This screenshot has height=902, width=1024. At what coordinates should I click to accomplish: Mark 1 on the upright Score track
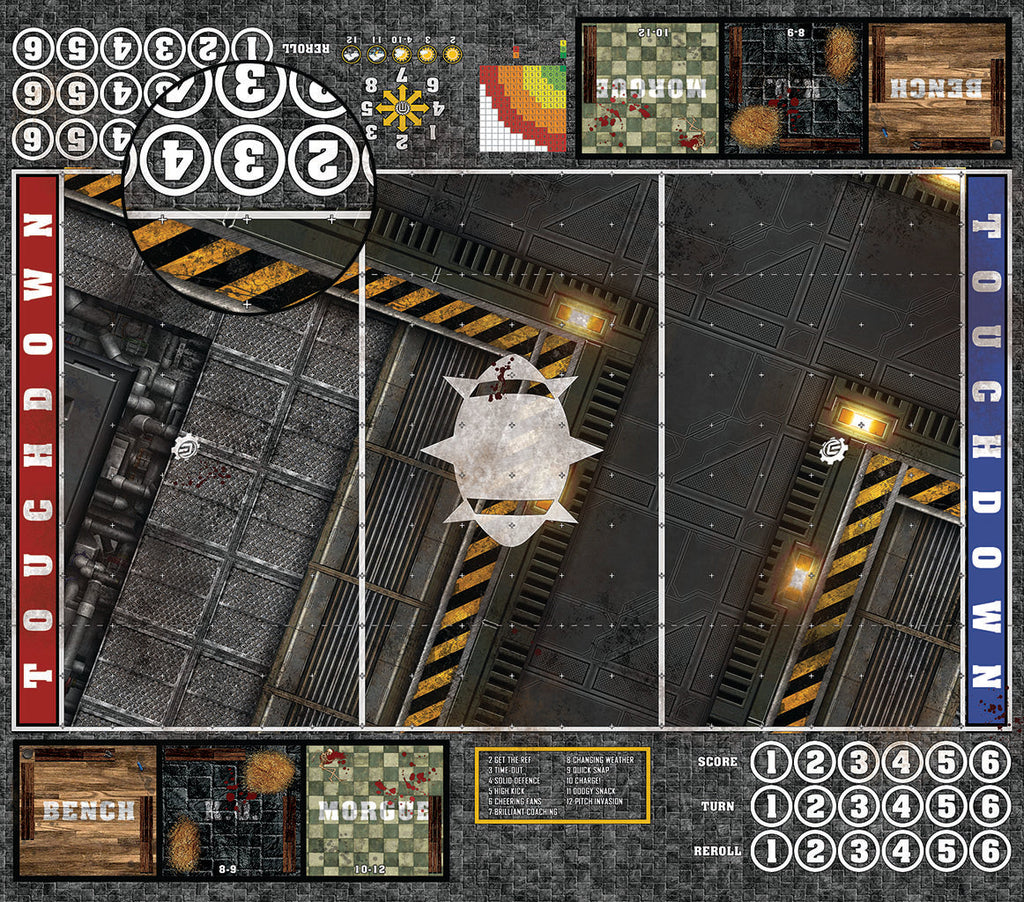[771, 763]
